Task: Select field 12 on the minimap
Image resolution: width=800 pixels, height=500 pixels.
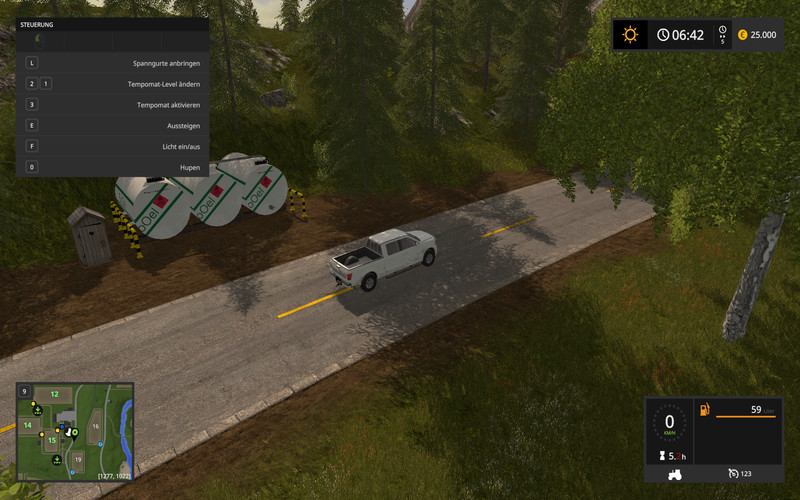Action: click(x=56, y=394)
